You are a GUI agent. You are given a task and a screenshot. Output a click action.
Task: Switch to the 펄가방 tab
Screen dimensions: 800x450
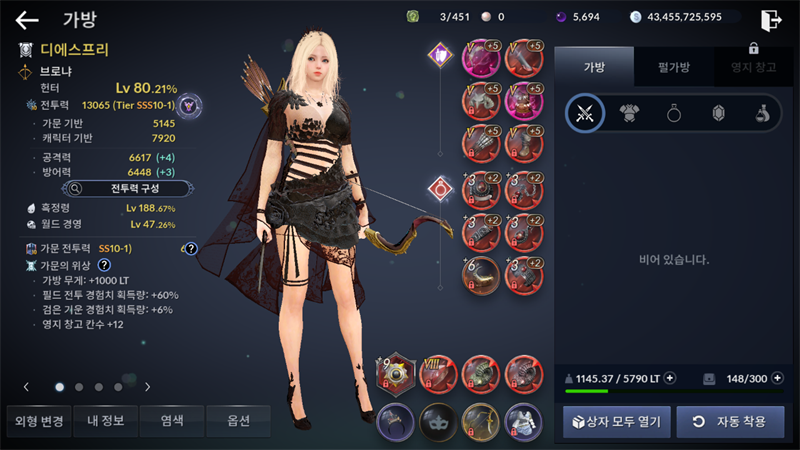(x=675, y=66)
